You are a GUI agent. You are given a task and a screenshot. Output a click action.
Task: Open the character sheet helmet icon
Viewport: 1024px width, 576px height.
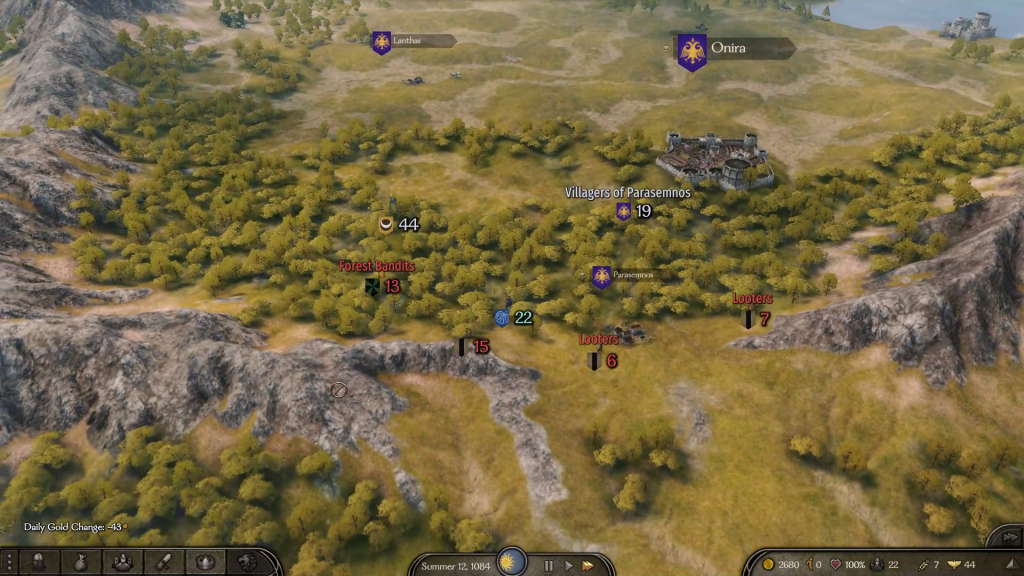(38, 563)
